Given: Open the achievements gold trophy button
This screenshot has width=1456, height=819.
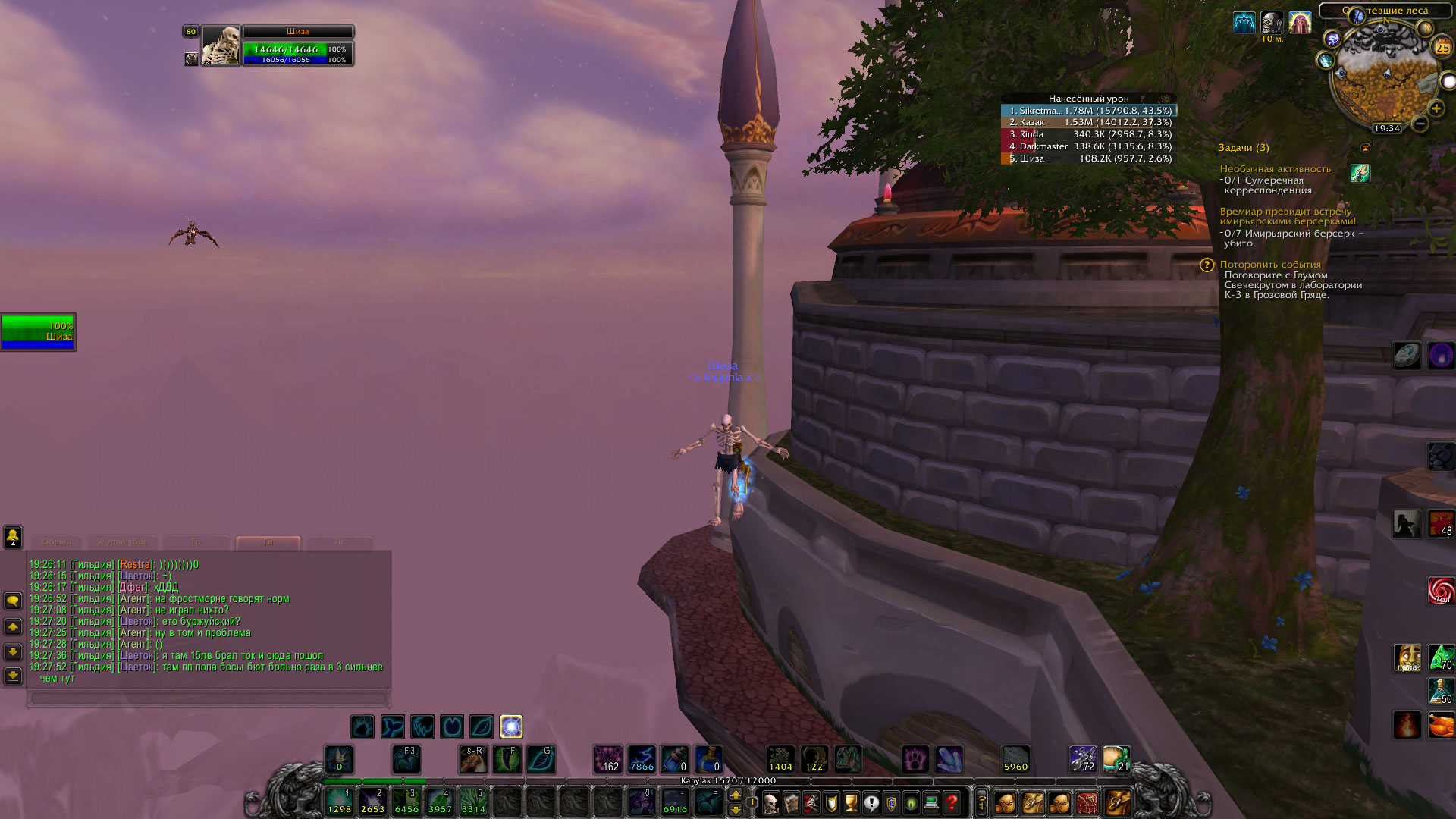Looking at the screenshot, I should [852, 802].
